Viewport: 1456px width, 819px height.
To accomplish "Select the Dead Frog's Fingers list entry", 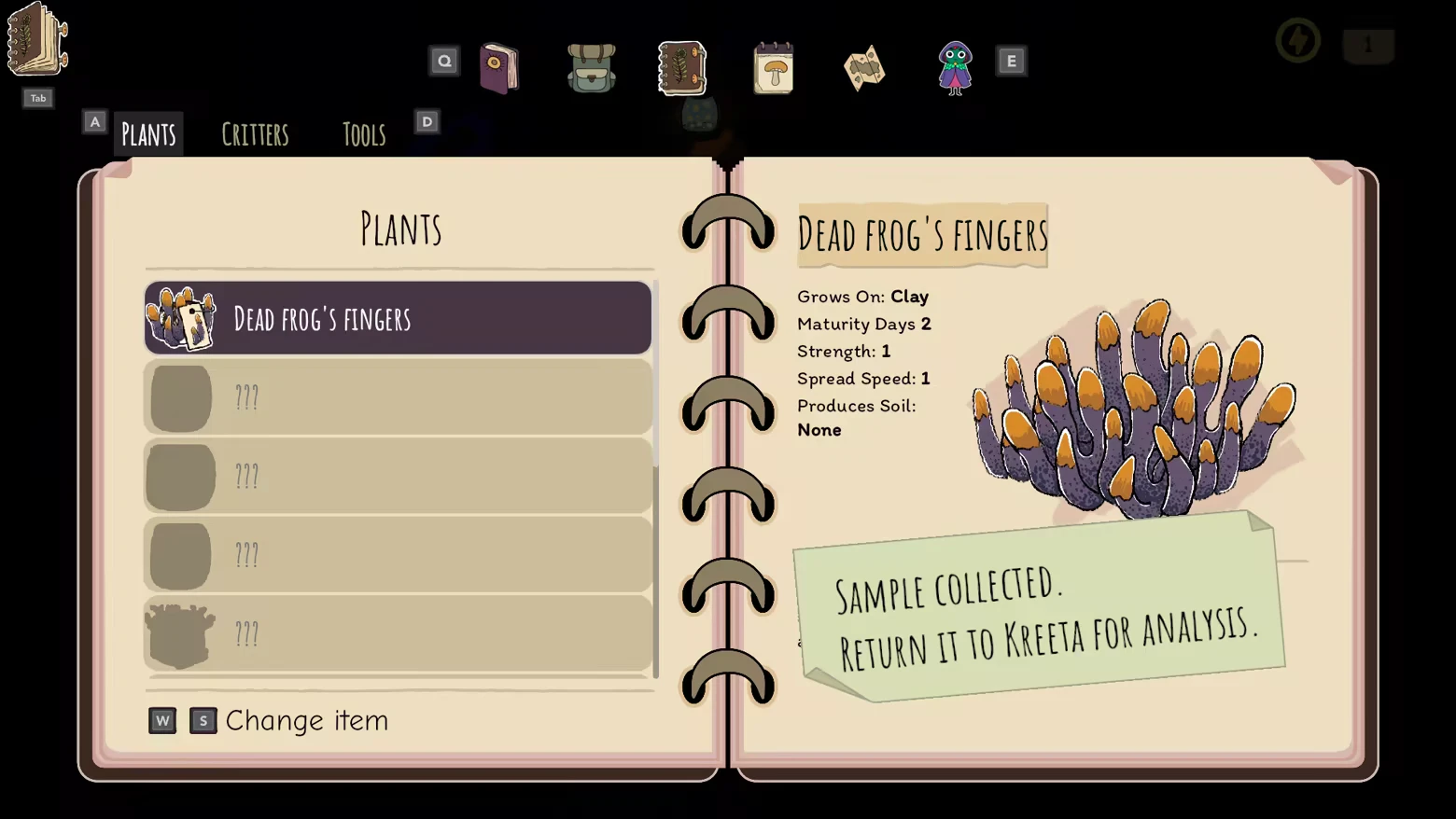I will 397,318.
